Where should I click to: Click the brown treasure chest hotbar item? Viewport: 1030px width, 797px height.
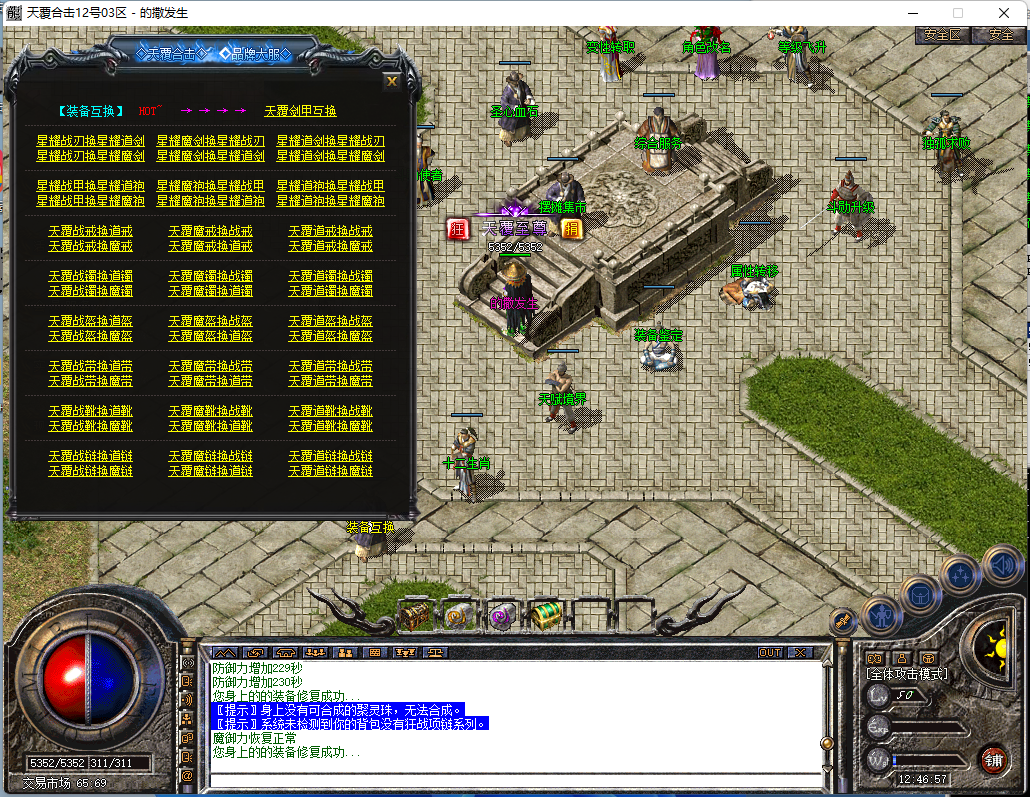point(414,615)
